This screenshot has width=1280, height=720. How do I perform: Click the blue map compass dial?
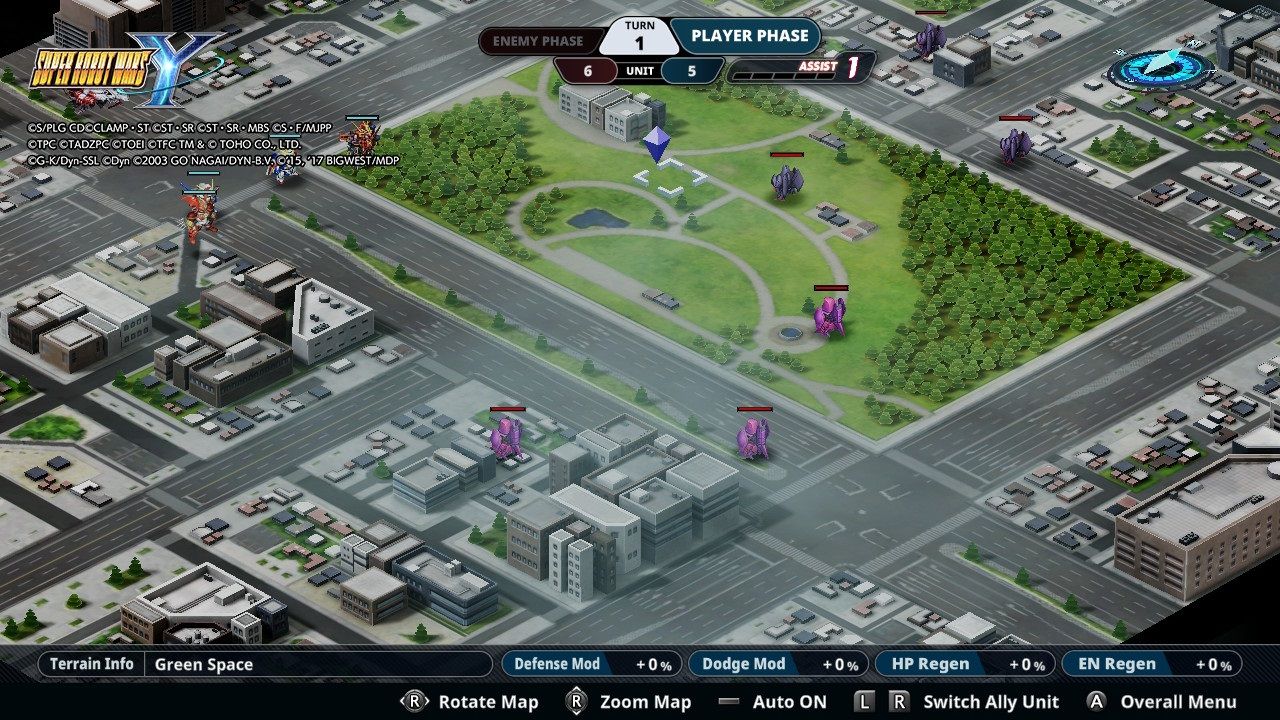[1161, 69]
